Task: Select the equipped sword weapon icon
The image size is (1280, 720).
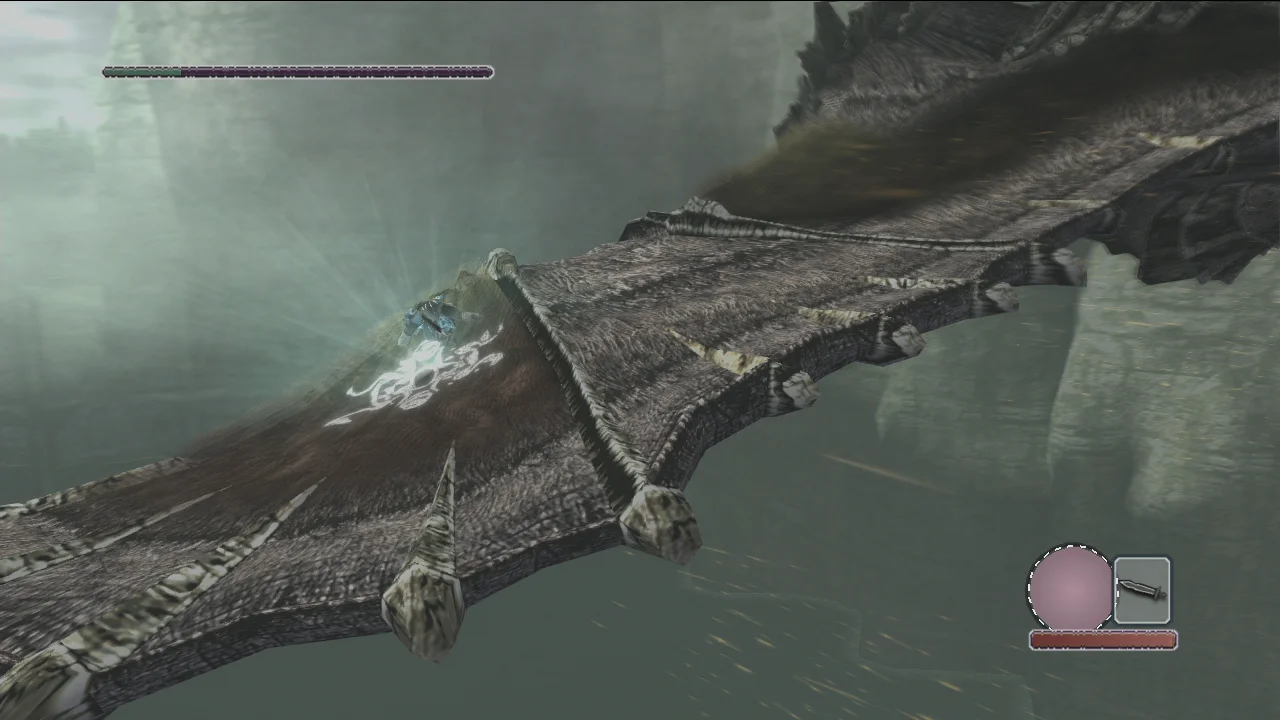Action: point(1141,590)
